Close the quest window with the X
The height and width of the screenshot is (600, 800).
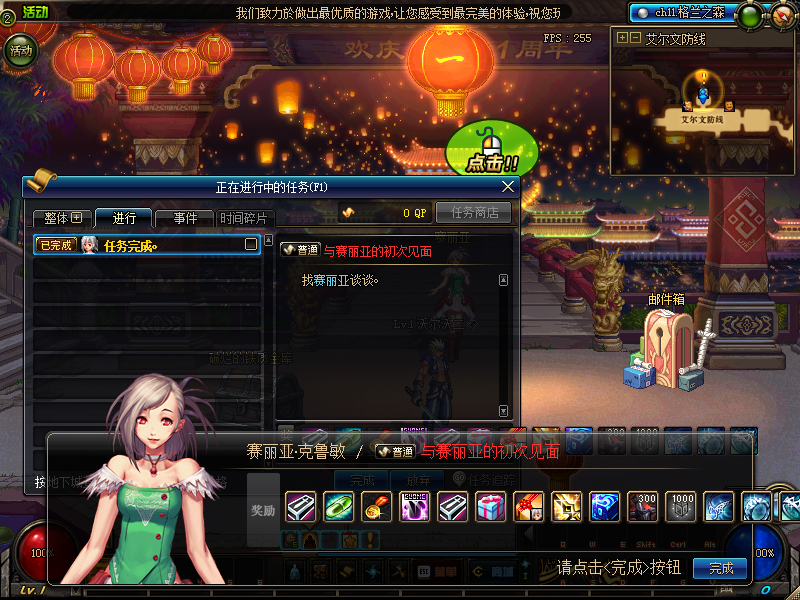(x=508, y=186)
